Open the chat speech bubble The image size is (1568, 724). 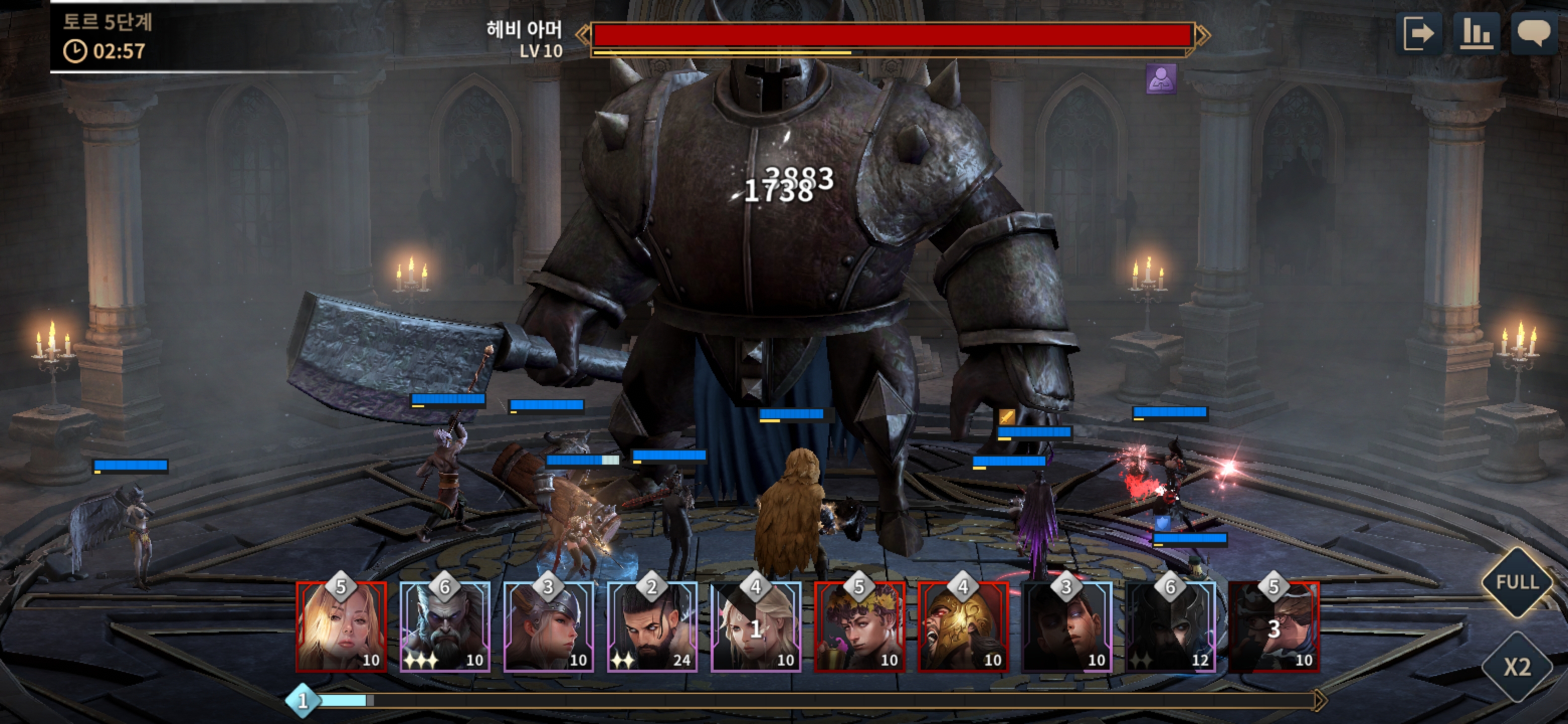coord(1533,34)
